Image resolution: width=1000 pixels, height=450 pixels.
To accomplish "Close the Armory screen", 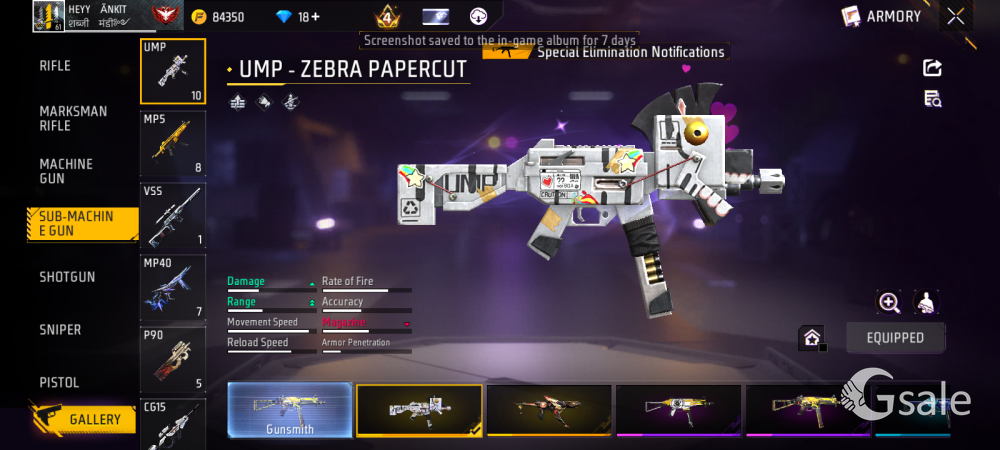I will [x=956, y=16].
